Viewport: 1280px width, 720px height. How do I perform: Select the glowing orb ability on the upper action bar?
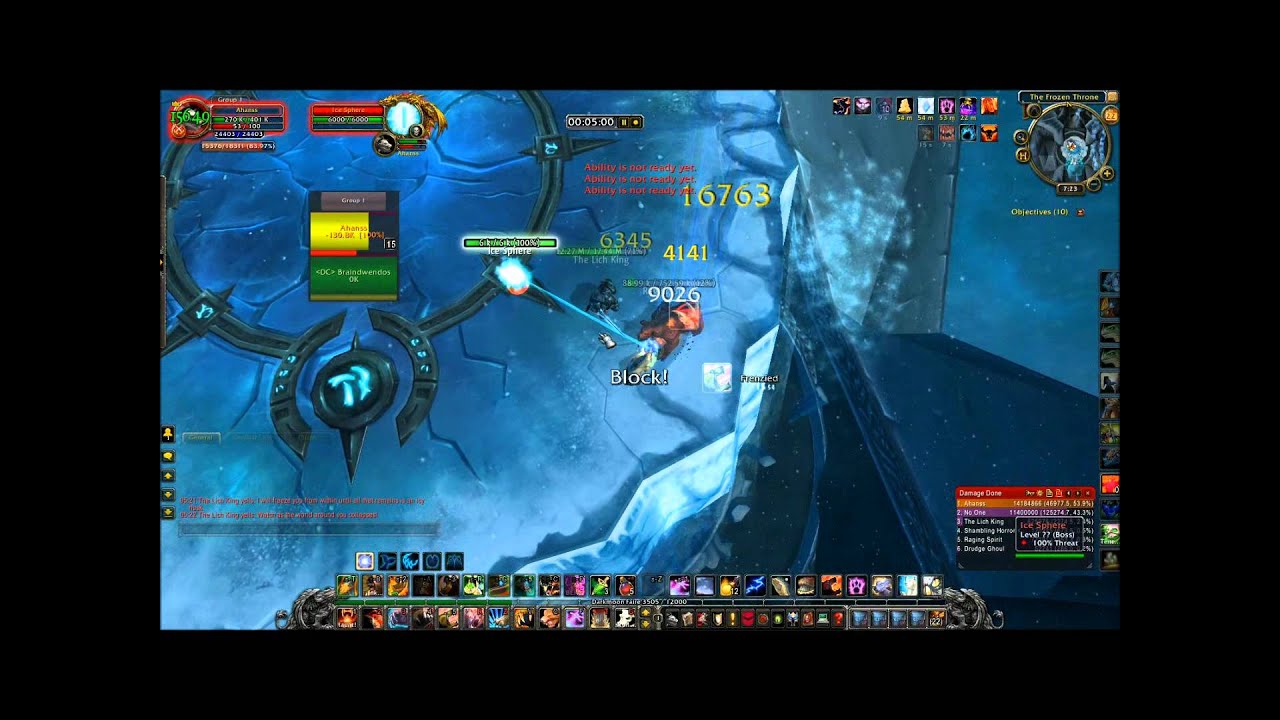coord(364,561)
